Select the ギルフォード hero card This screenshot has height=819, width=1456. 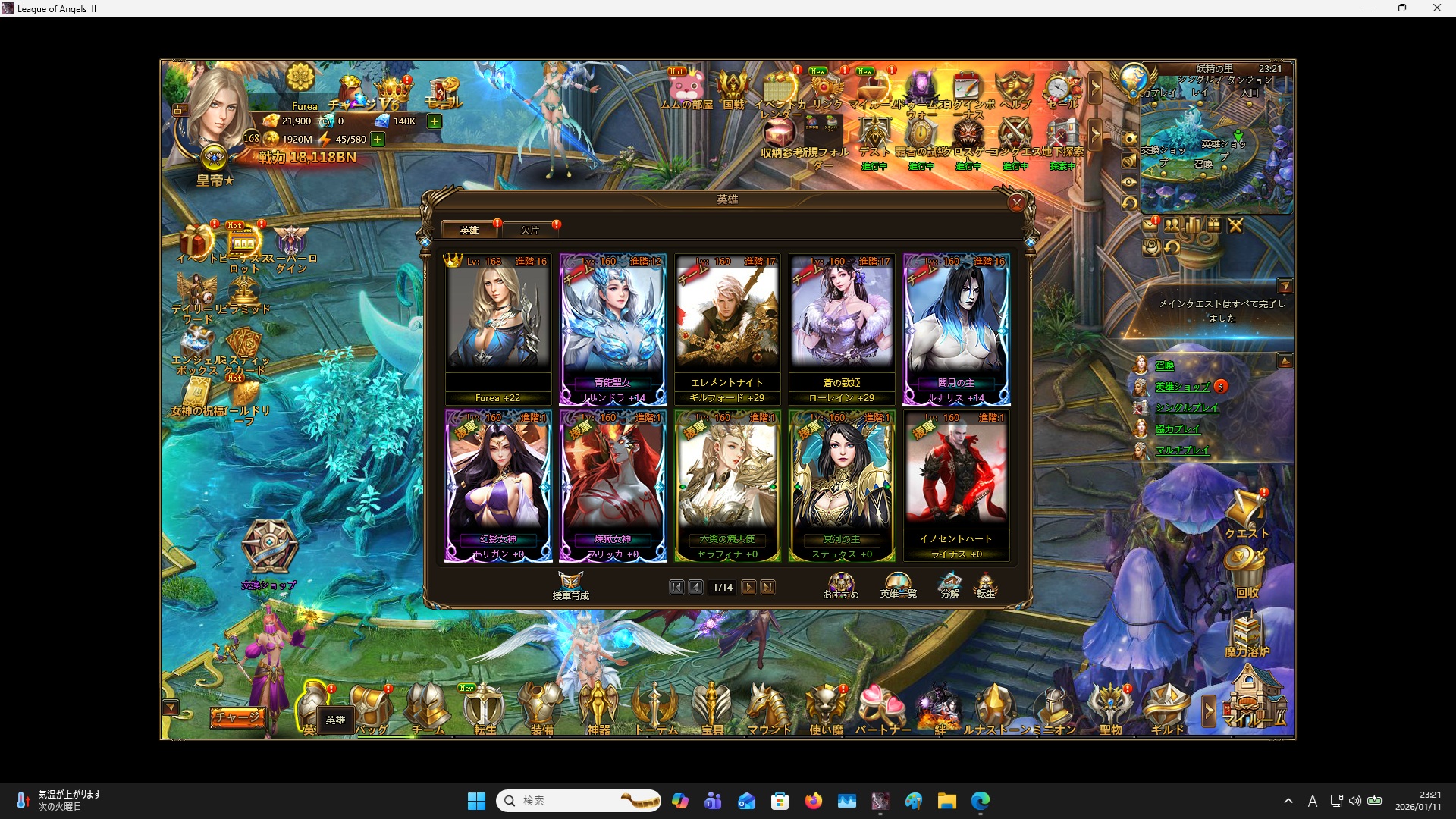(727, 329)
